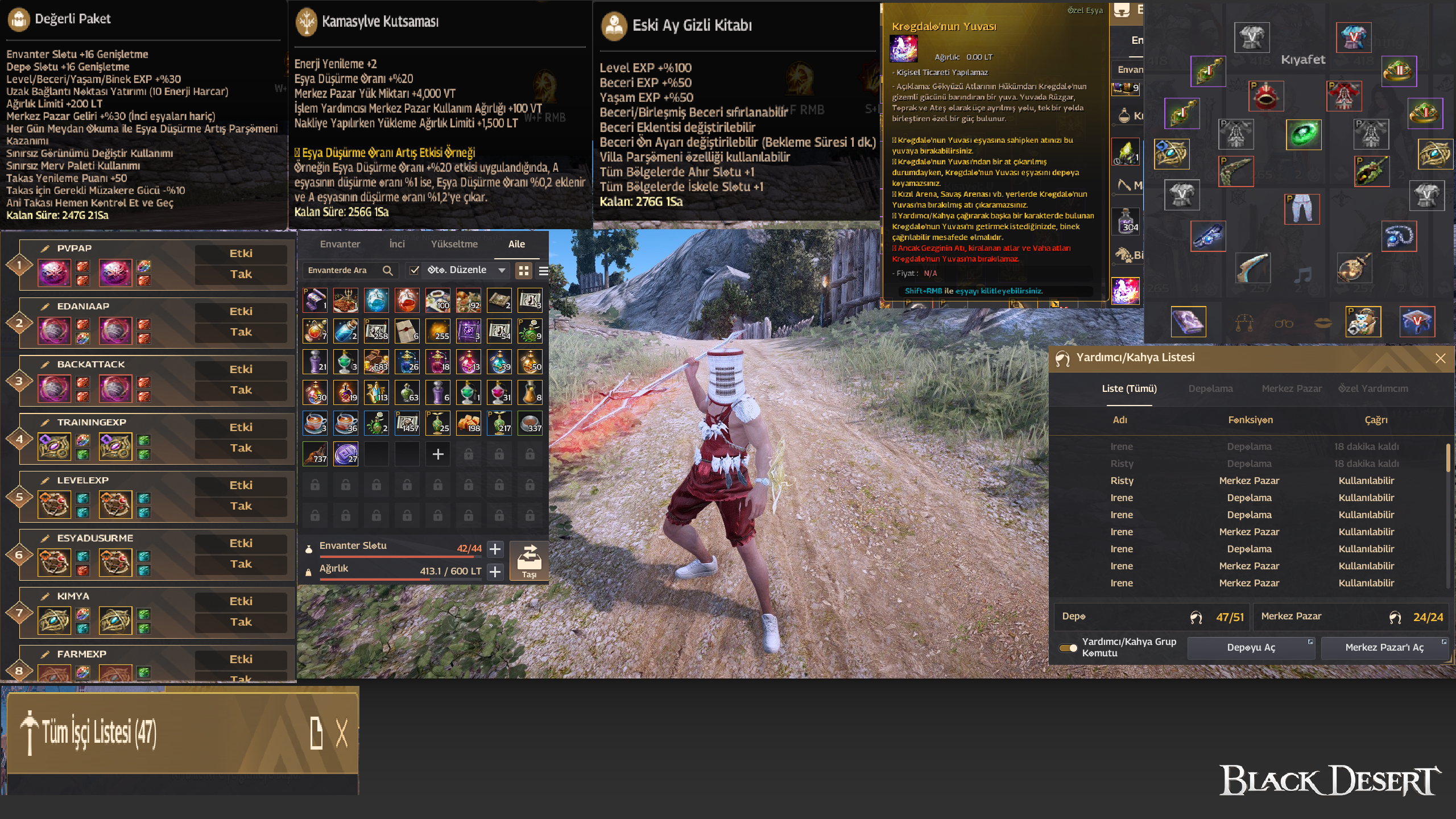Switch inventory to list view
This screenshot has height=819, width=1456.
tap(543, 271)
